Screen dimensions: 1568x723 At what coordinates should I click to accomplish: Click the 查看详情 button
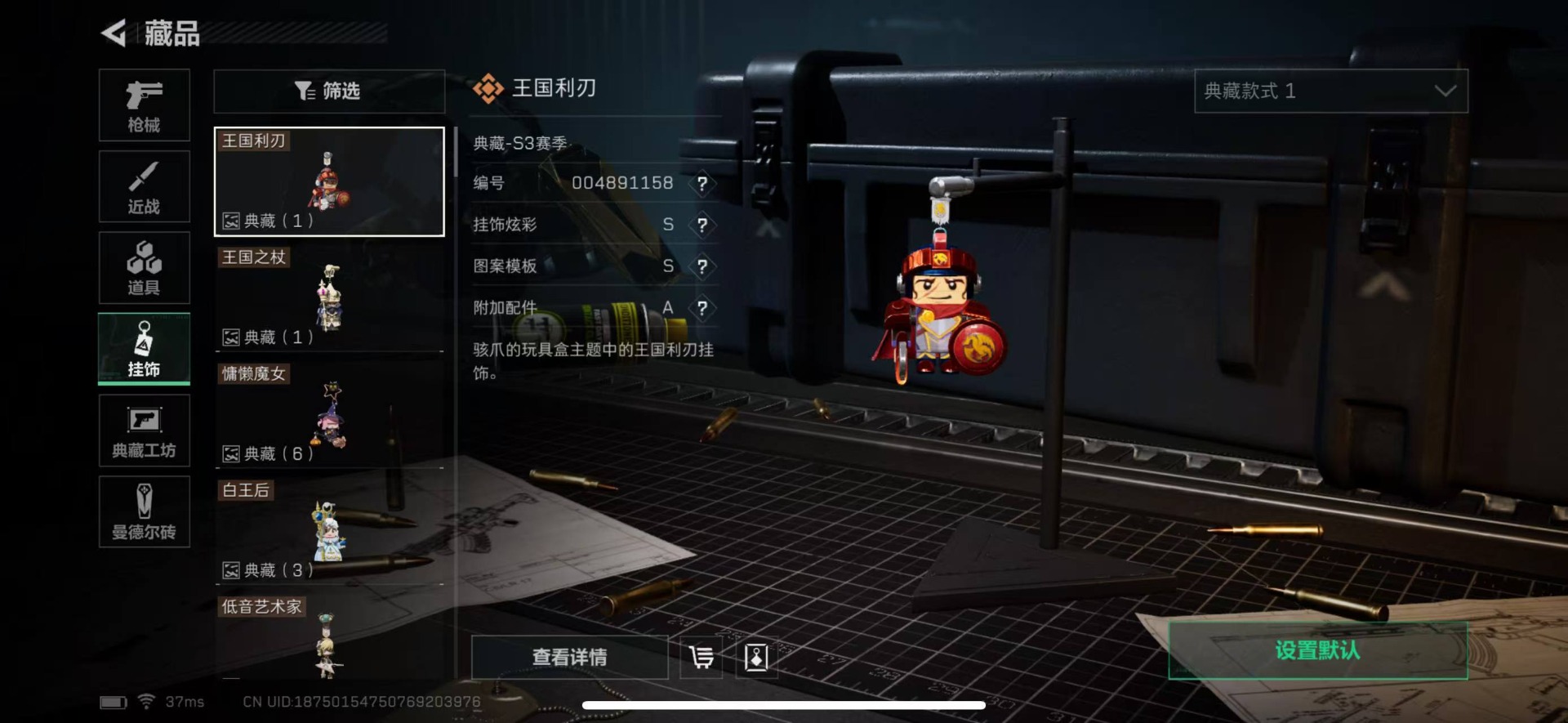point(569,657)
